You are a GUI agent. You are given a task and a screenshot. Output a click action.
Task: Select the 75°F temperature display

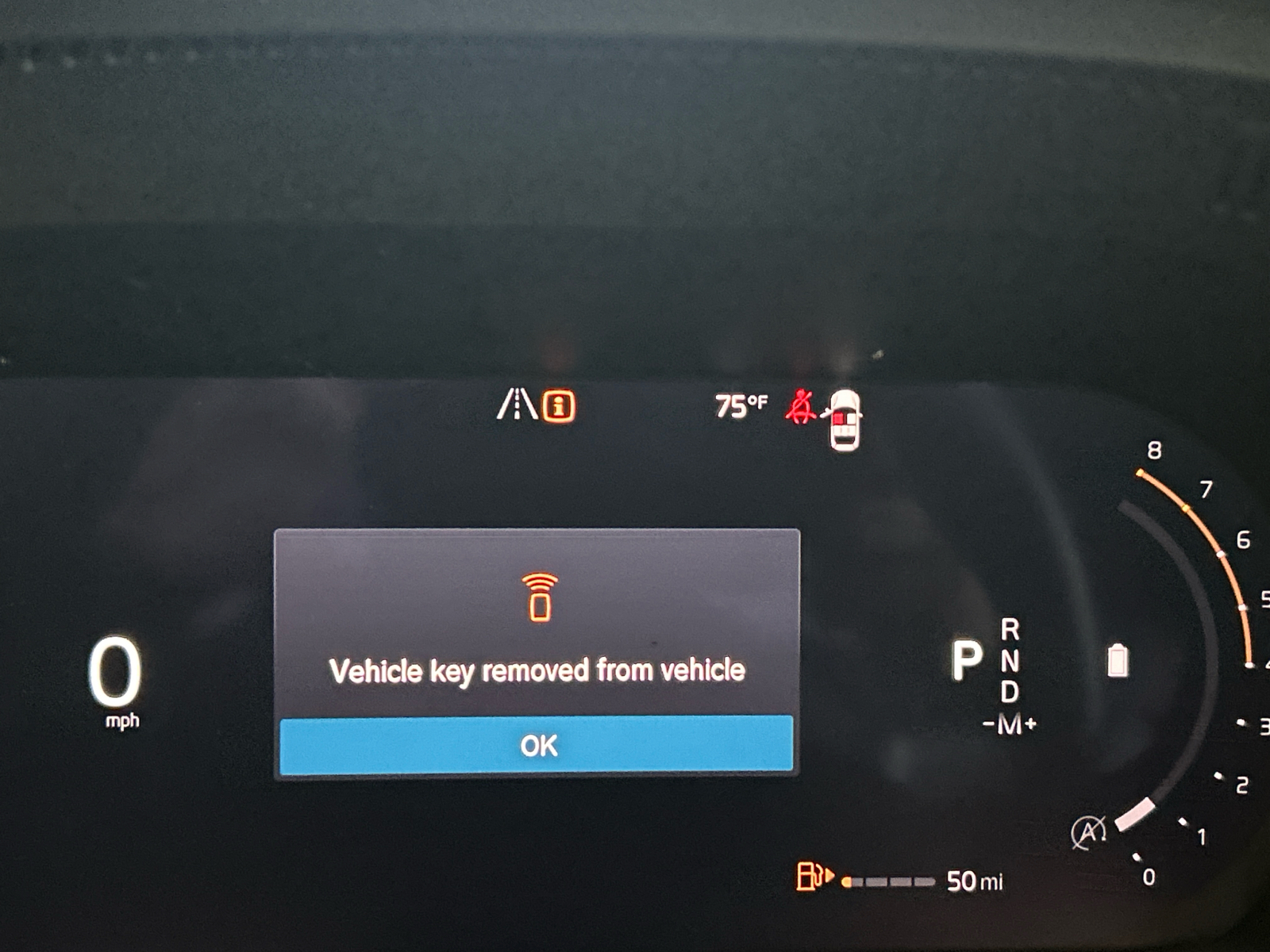click(x=741, y=405)
